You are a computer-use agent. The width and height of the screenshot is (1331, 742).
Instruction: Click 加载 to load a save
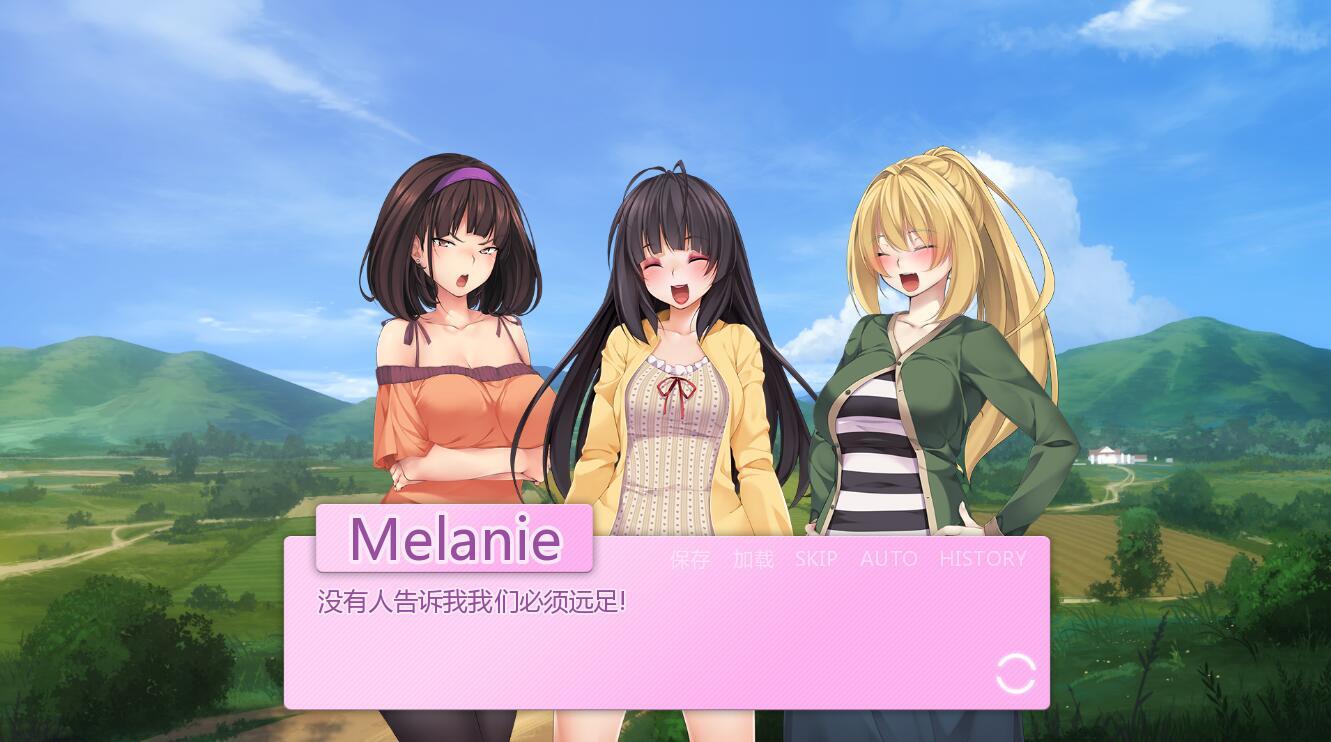tap(753, 559)
